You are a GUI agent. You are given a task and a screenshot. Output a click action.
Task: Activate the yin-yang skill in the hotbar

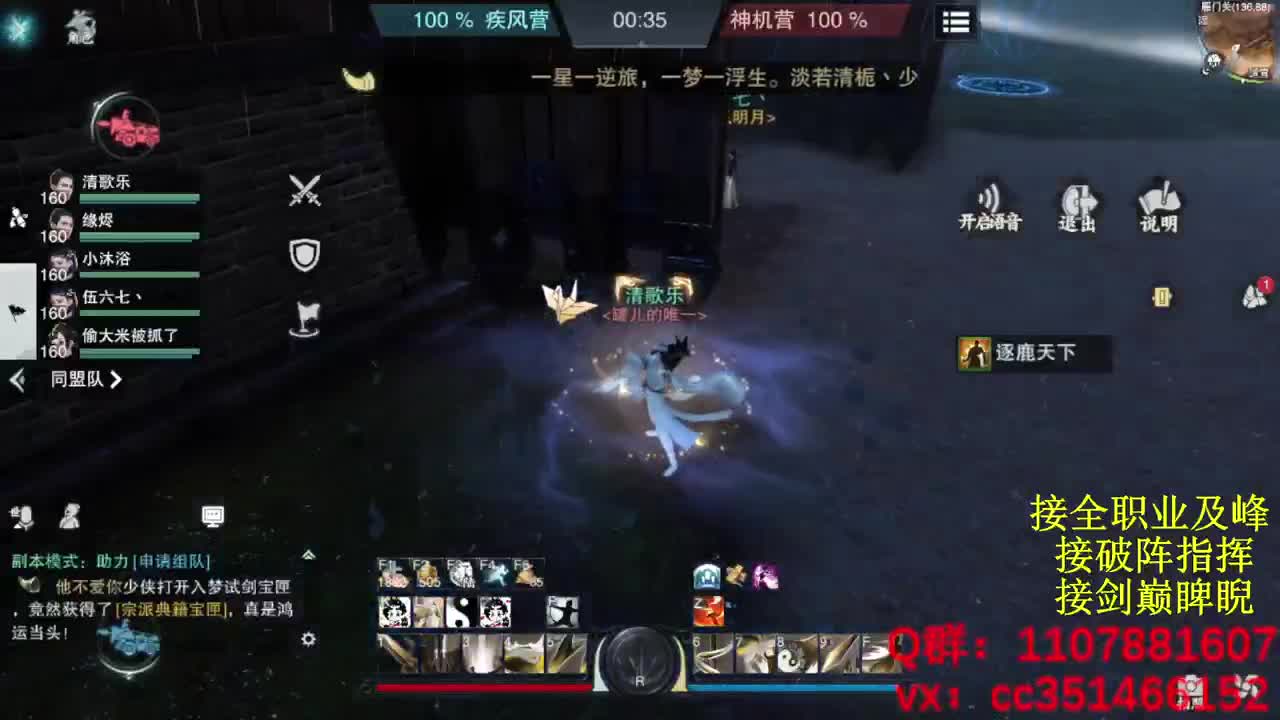pos(462,611)
